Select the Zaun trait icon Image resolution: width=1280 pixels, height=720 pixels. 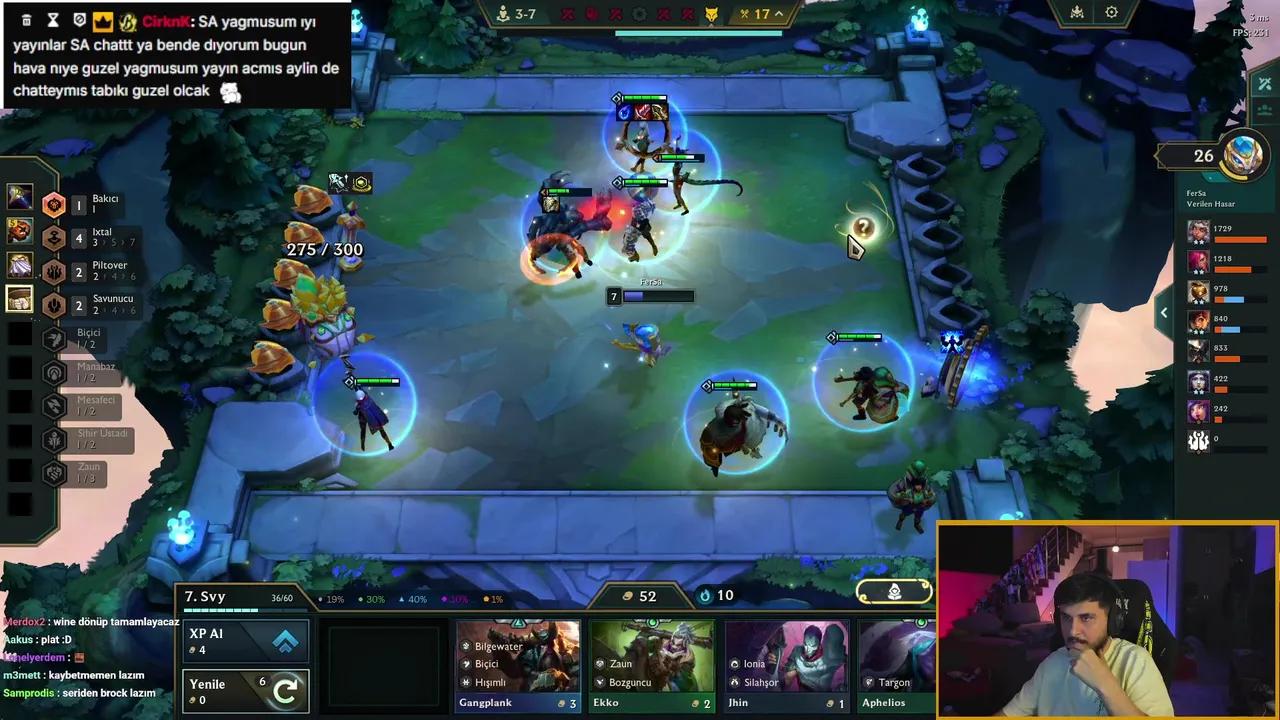click(x=54, y=472)
